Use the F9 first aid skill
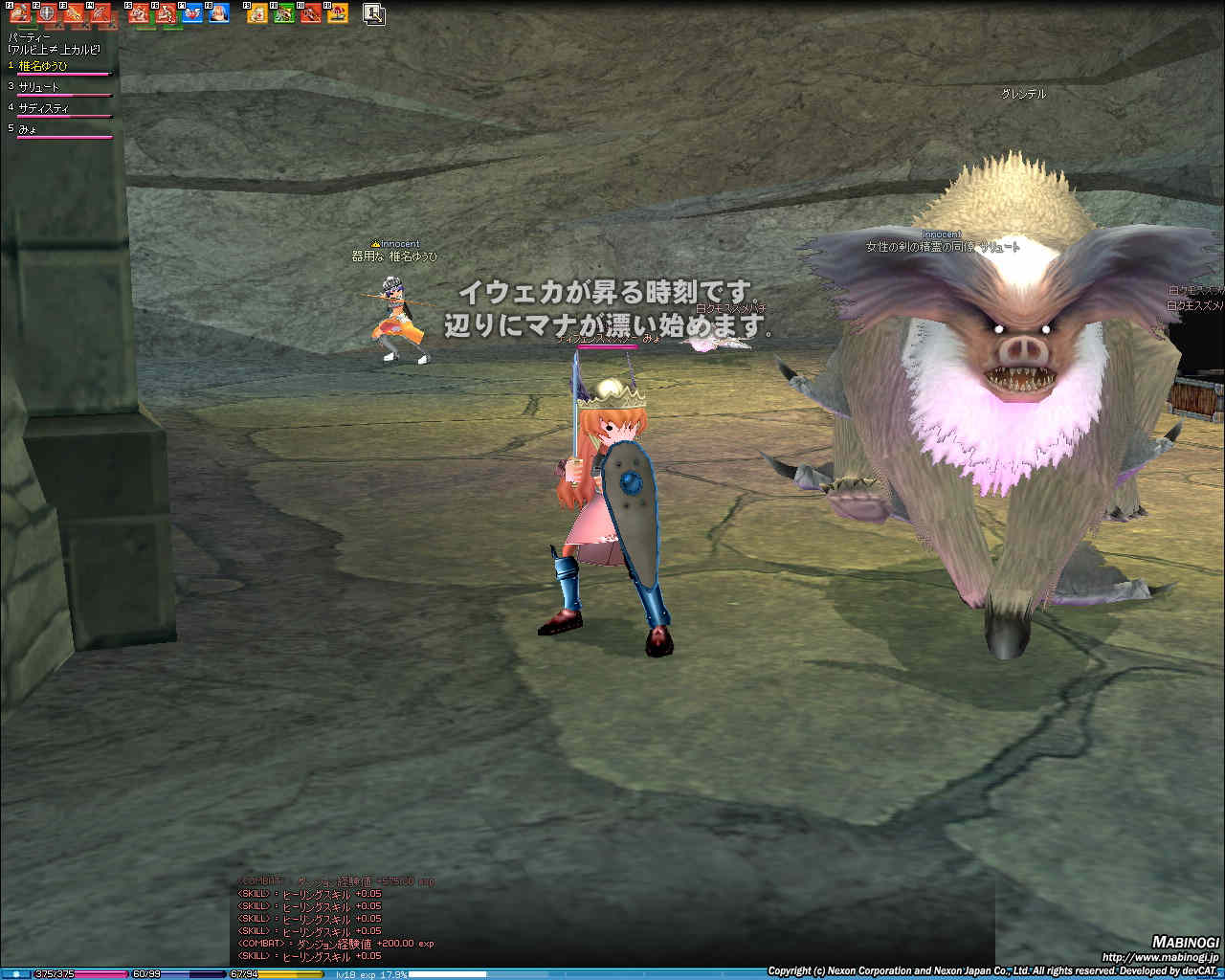Viewport: 1225px width, 980px height. [x=257, y=13]
